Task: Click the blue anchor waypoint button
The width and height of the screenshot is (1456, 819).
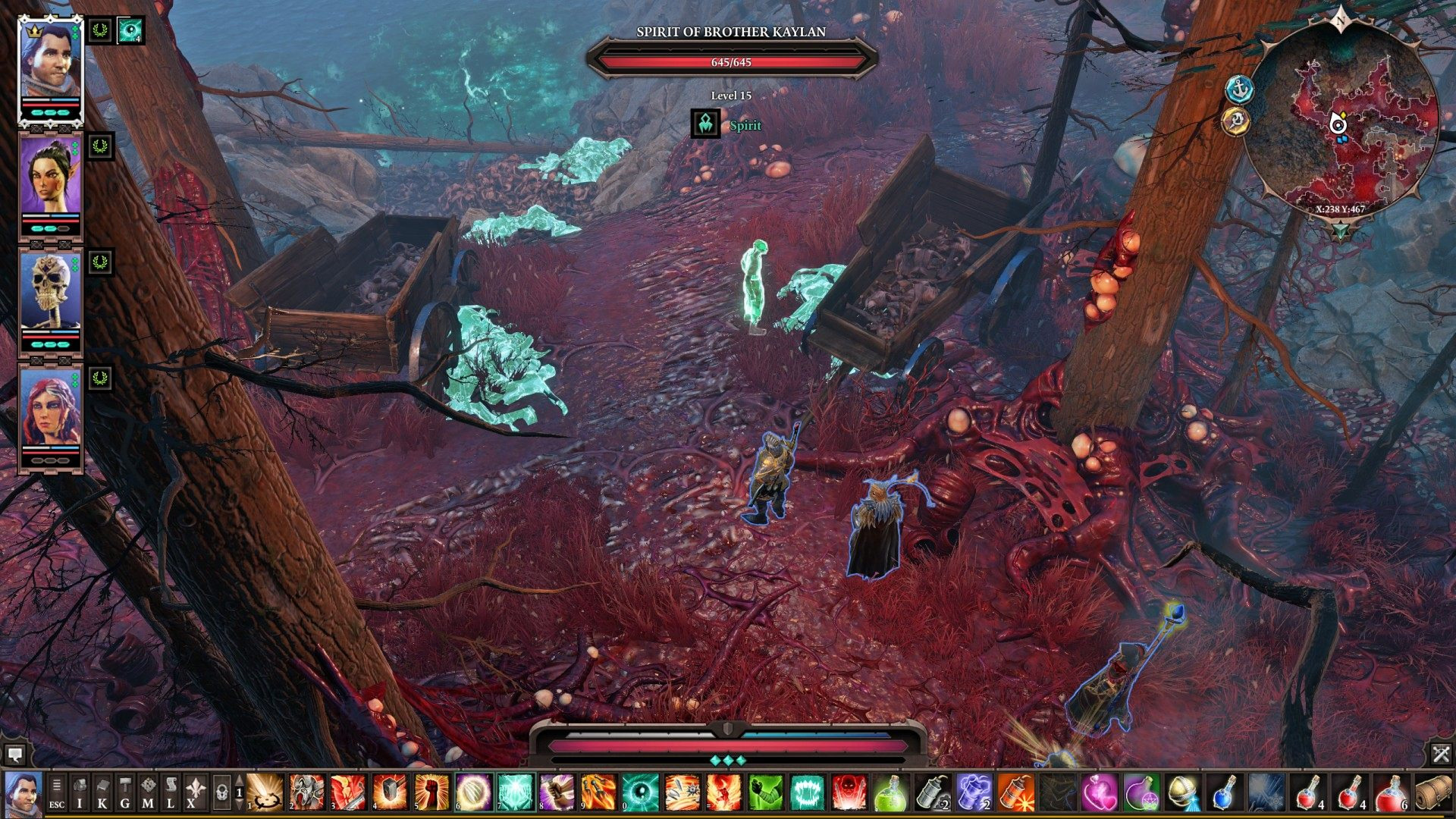Action: (x=1239, y=89)
